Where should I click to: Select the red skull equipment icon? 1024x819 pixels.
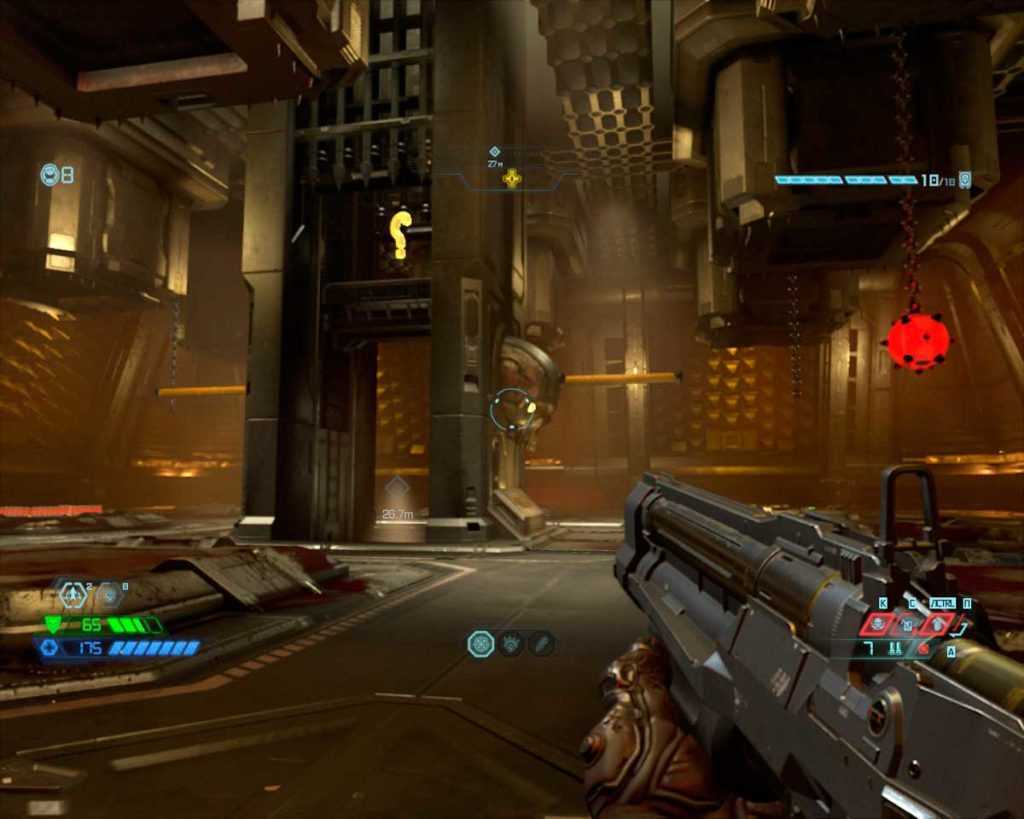click(878, 624)
